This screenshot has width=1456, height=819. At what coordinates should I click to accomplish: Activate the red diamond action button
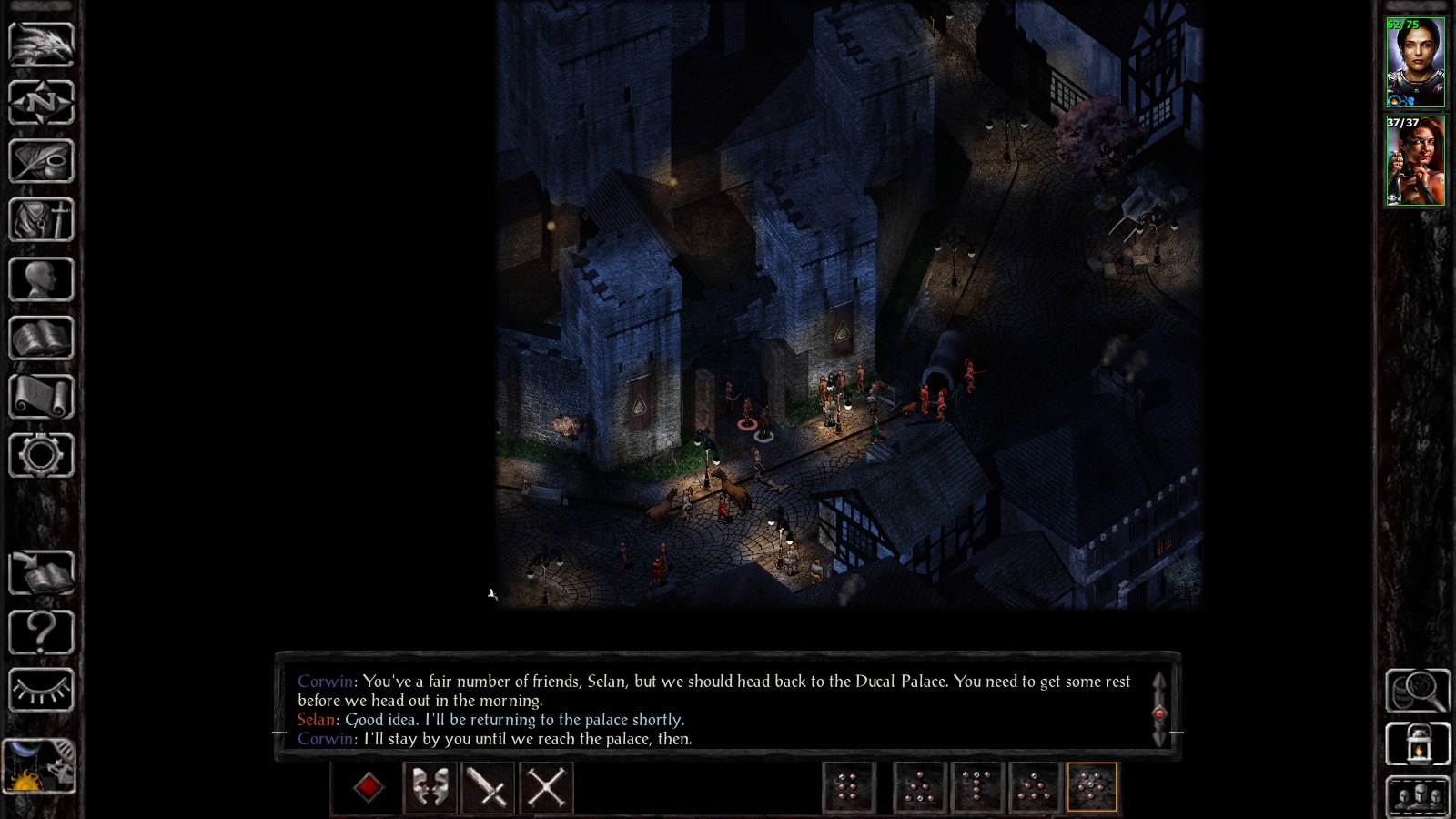[x=368, y=787]
